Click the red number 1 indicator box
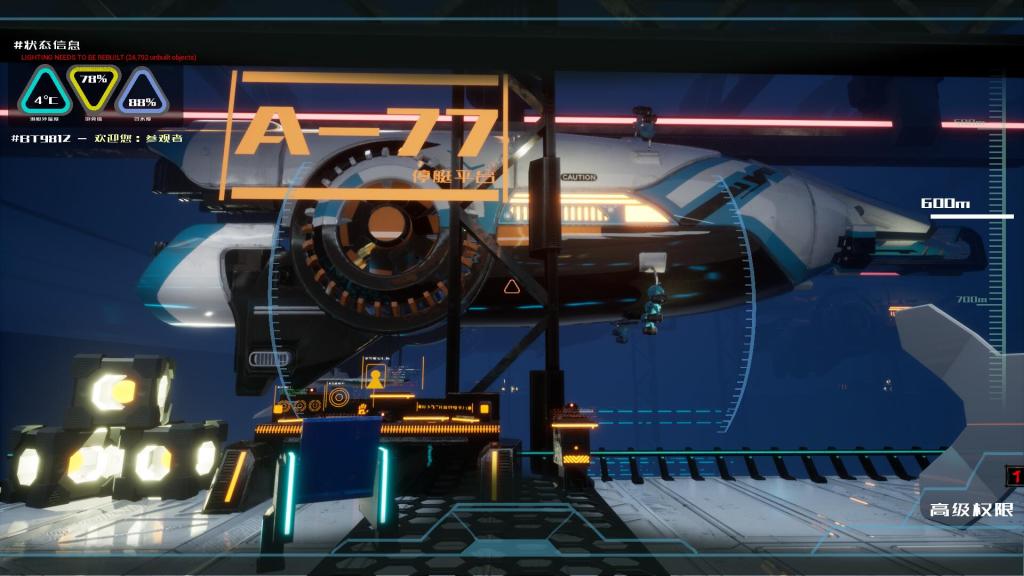 pos(1015,476)
